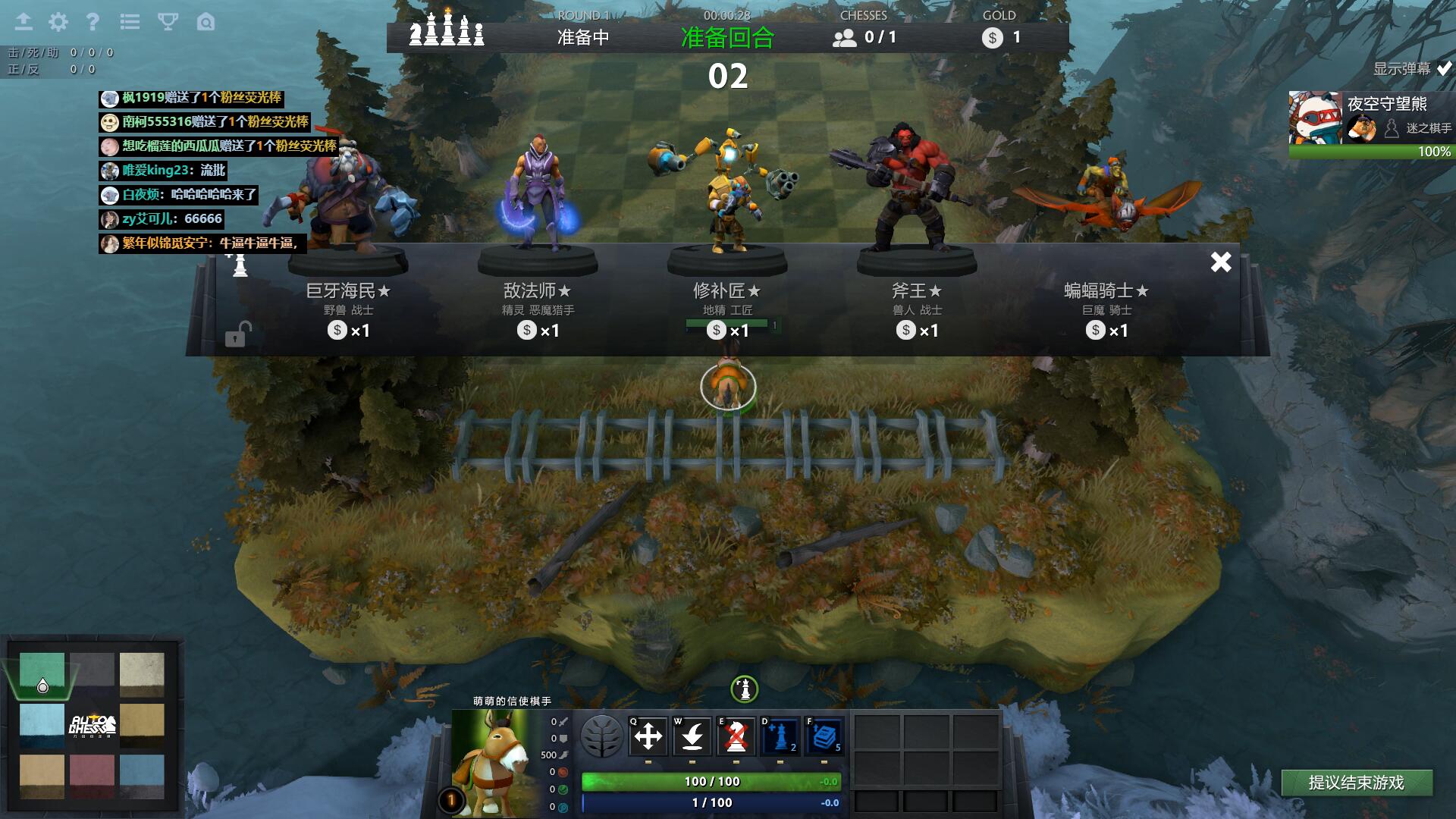Screen dimensions: 1456x819
Task: Open the question mark help icon
Action: pyautogui.click(x=93, y=22)
